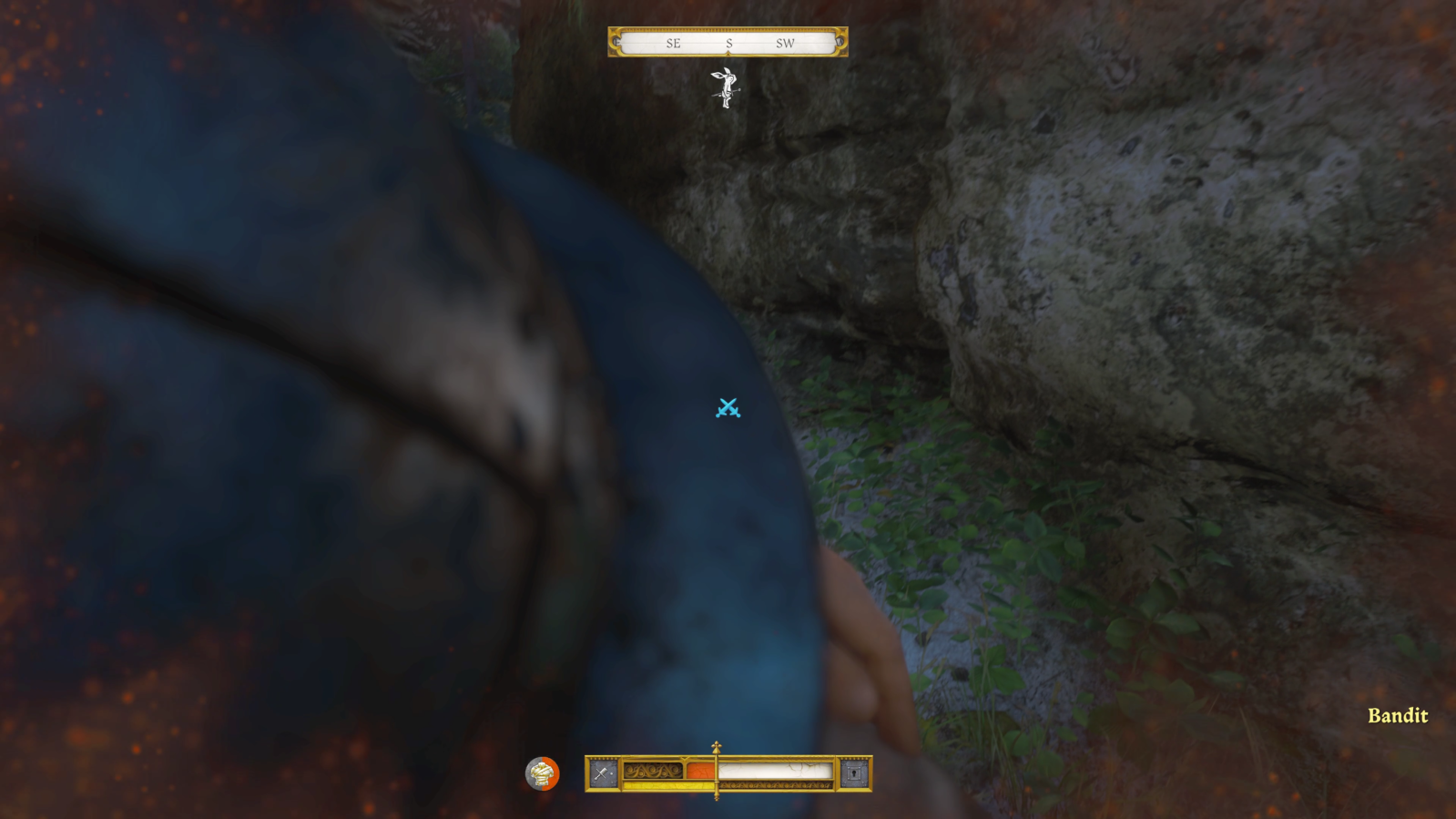The width and height of the screenshot is (1456, 819).
Task: Select the SW heading label on the compass
Action: [786, 42]
